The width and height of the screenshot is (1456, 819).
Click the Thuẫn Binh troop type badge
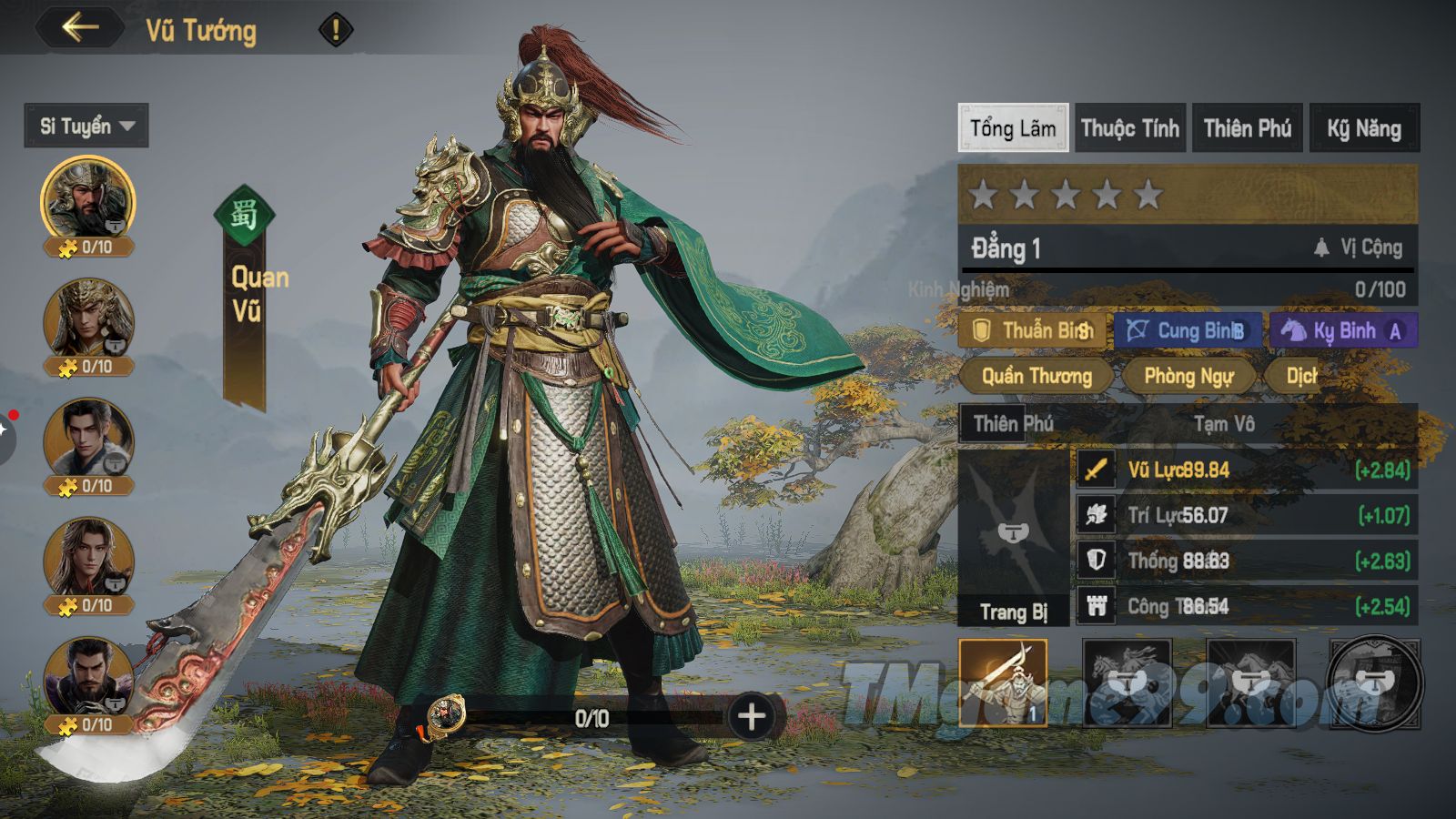(1033, 330)
